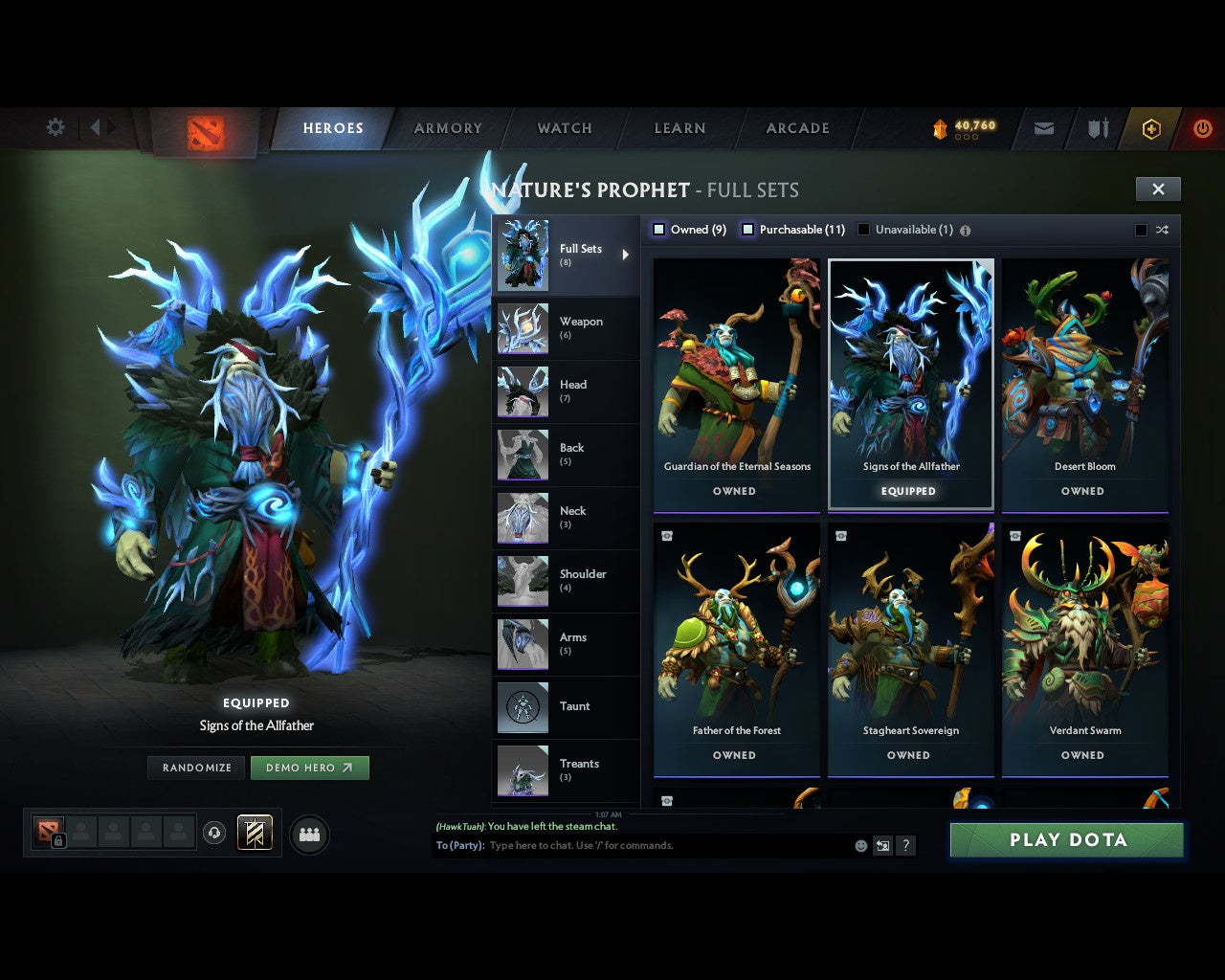Click the shuffle icon in the sets filter bar
The width and height of the screenshot is (1225, 980).
(1162, 230)
